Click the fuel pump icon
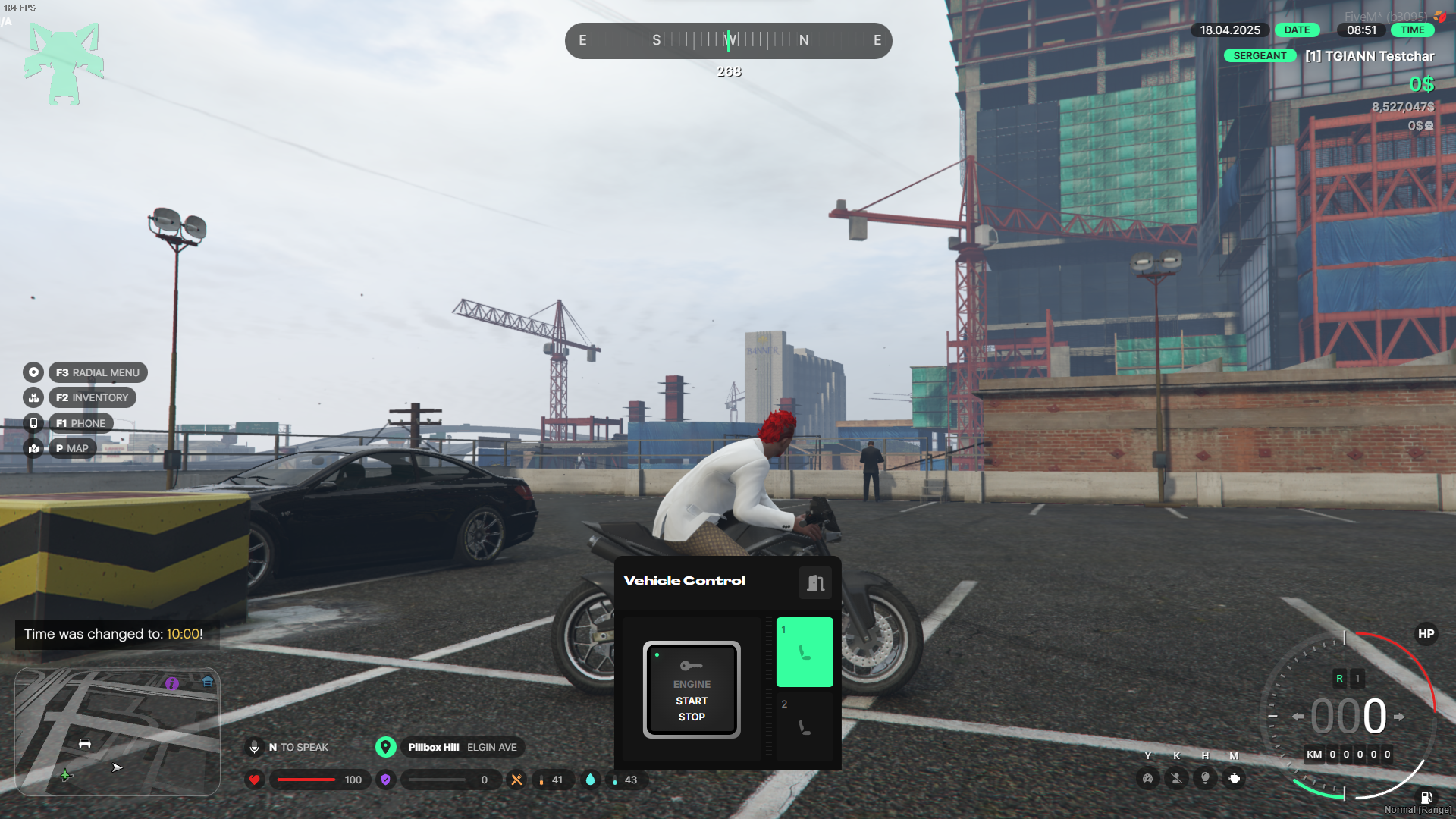Screen dimensions: 1456x819 point(1426,797)
